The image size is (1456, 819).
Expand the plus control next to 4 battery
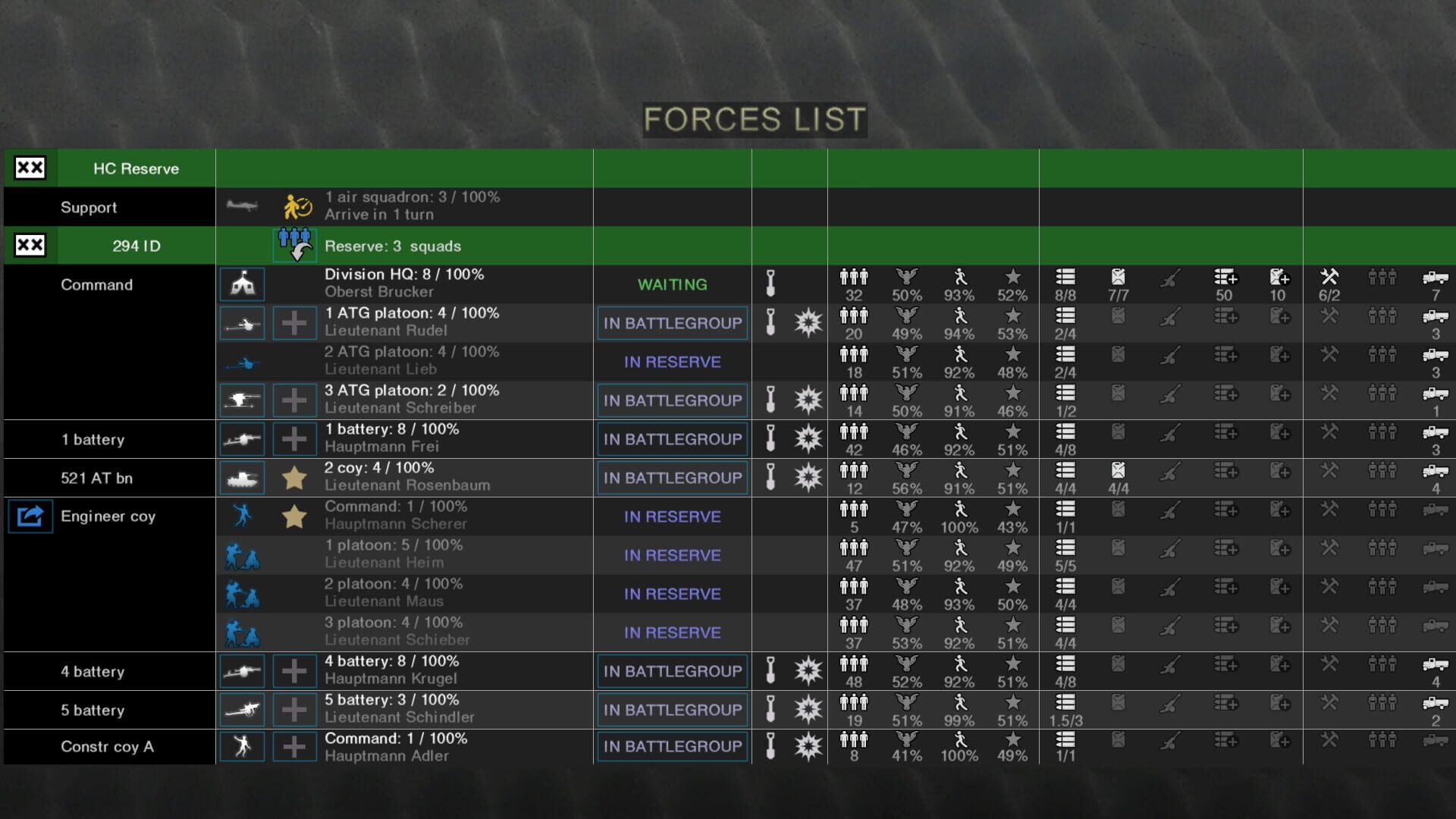294,670
